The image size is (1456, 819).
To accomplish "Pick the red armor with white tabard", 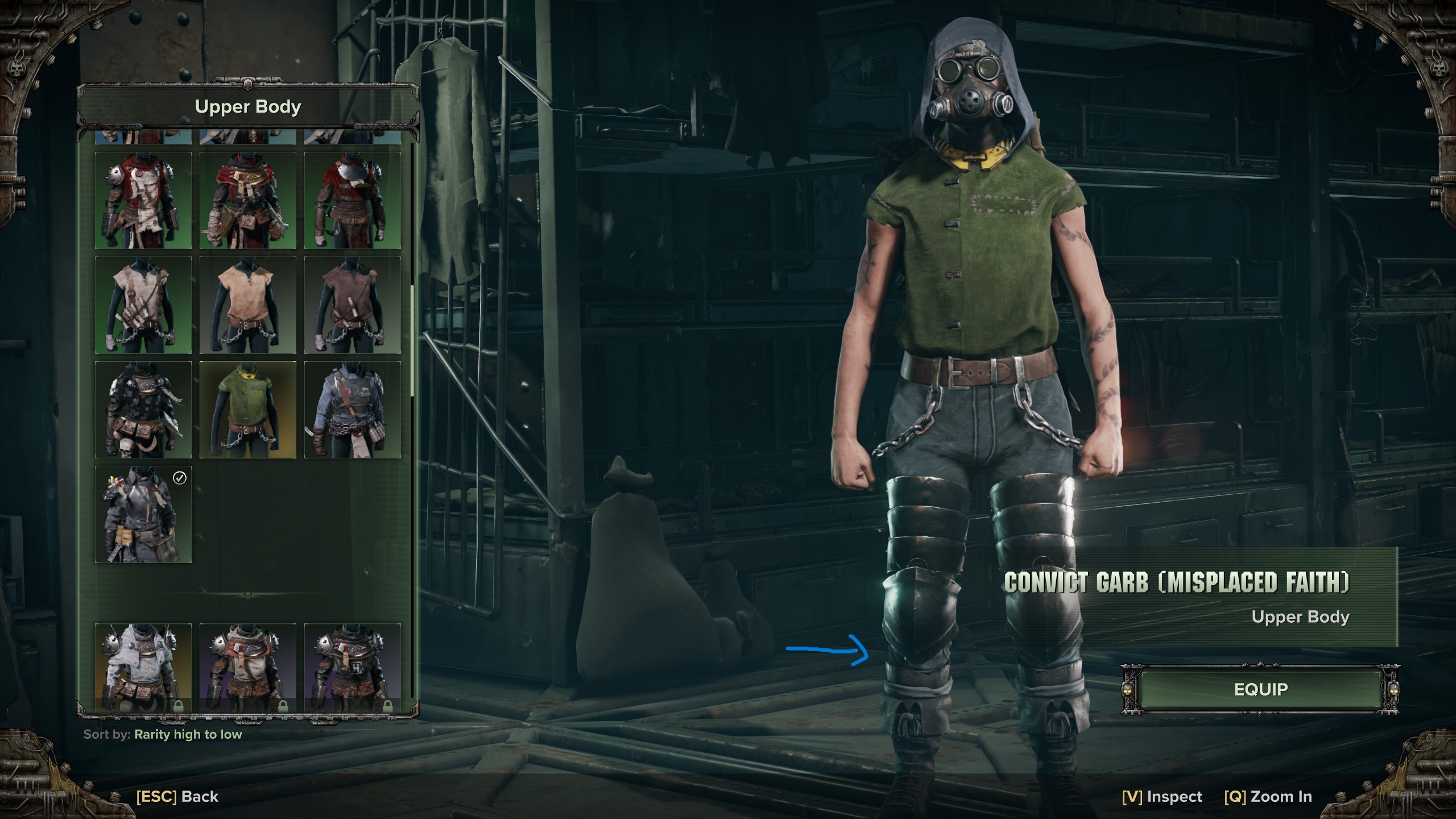I will (143, 200).
